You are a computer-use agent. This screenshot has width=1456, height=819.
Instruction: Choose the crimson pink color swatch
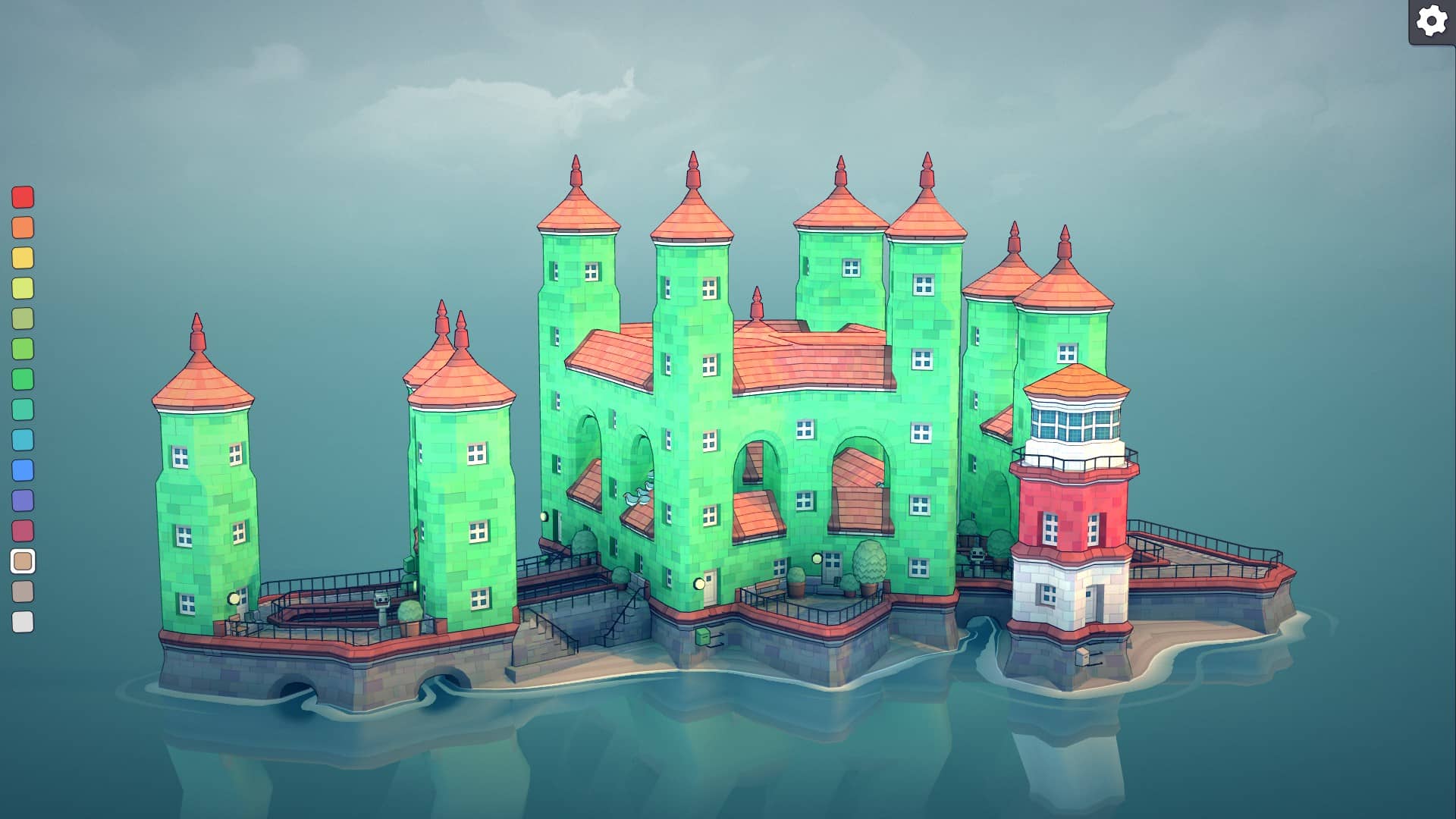pos(23,529)
